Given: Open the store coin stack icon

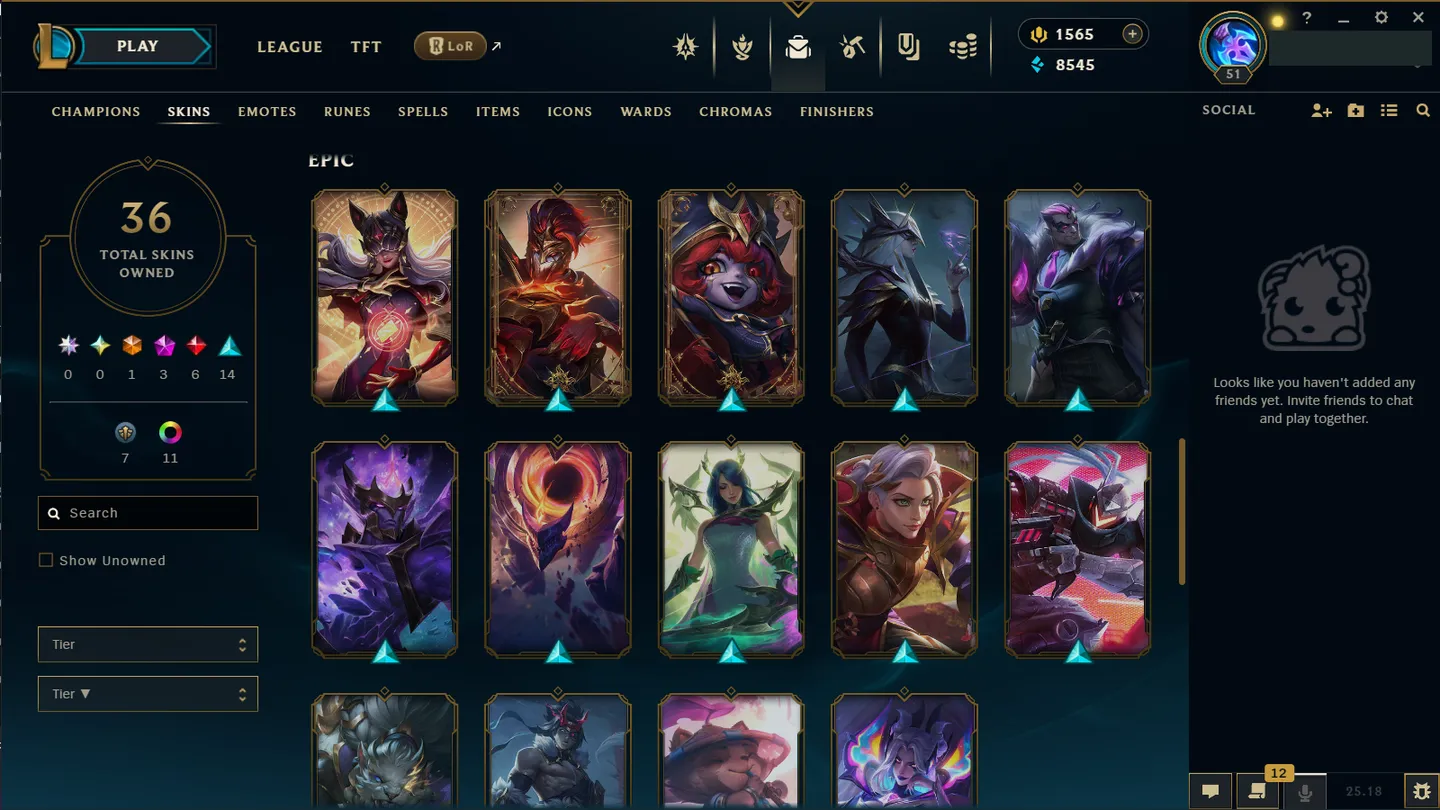Looking at the screenshot, I should [963, 46].
